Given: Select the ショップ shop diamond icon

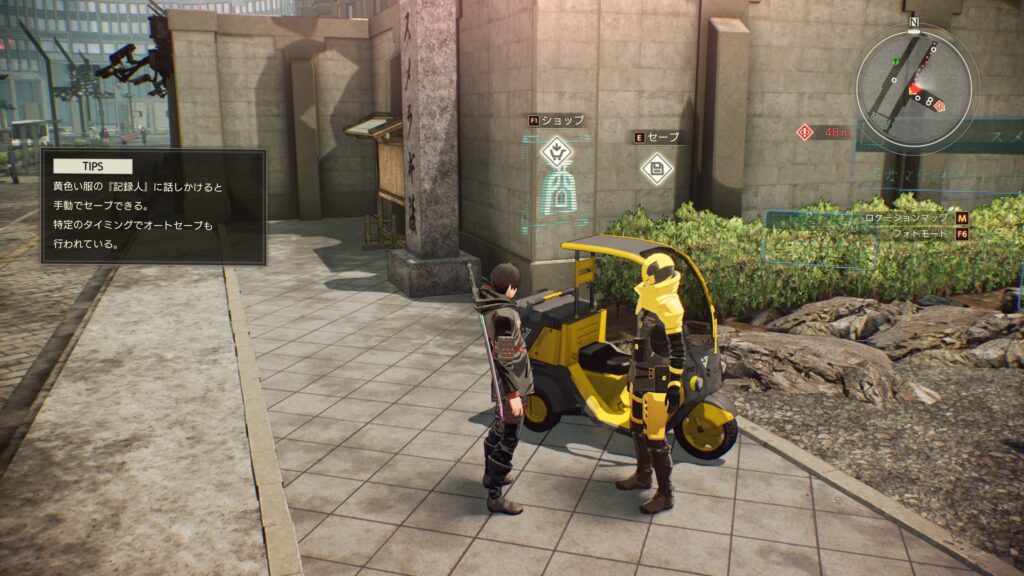Looking at the screenshot, I should [555, 153].
